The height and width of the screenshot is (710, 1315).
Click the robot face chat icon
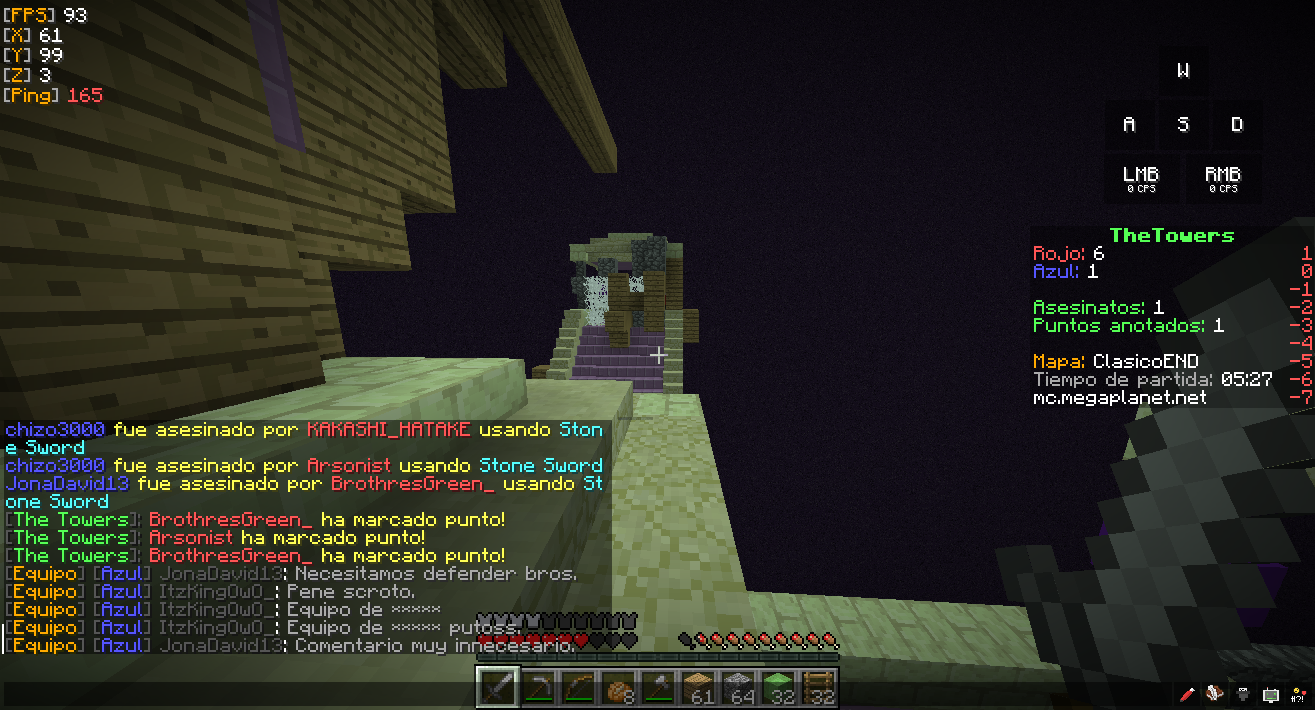pos(1270,694)
